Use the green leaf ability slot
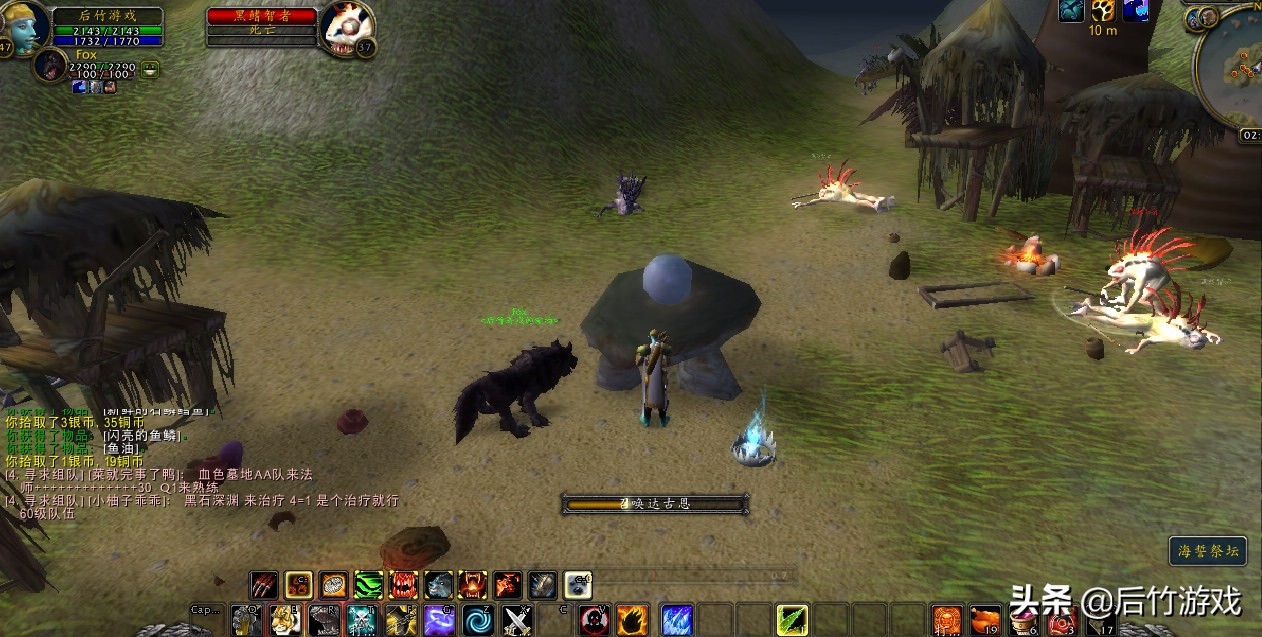The height and width of the screenshot is (637, 1262). tap(792, 620)
